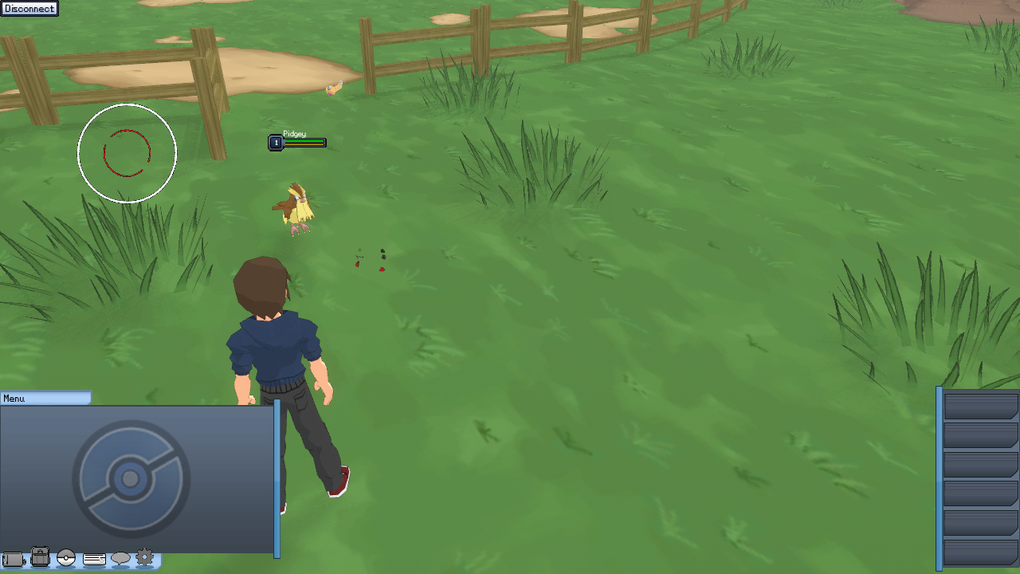
Task: Open the Pokédex device icon
Action: (x=13, y=559)
